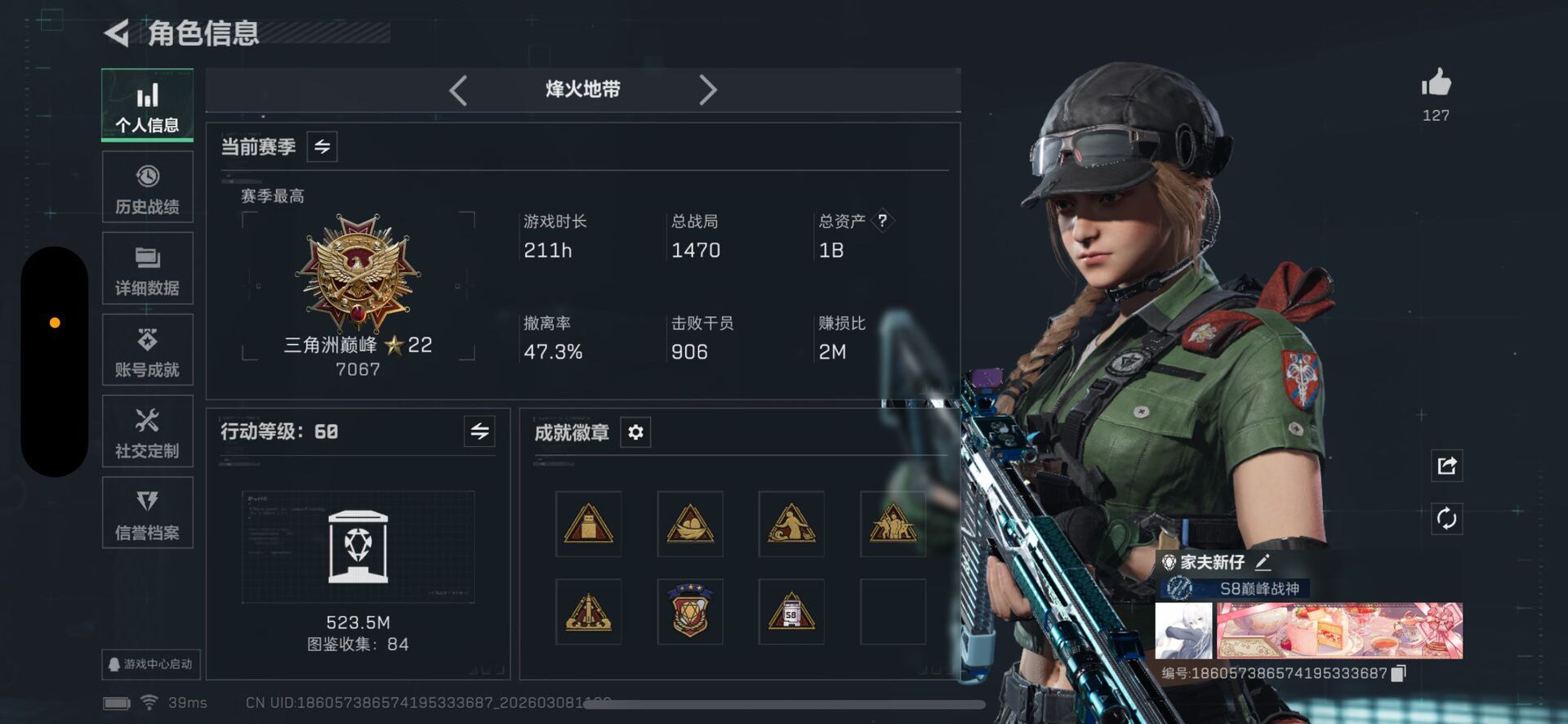Click the 总资产 question mark for help
The height and width of the screenshot is (724, 1568).
click(x=884, y=220)
